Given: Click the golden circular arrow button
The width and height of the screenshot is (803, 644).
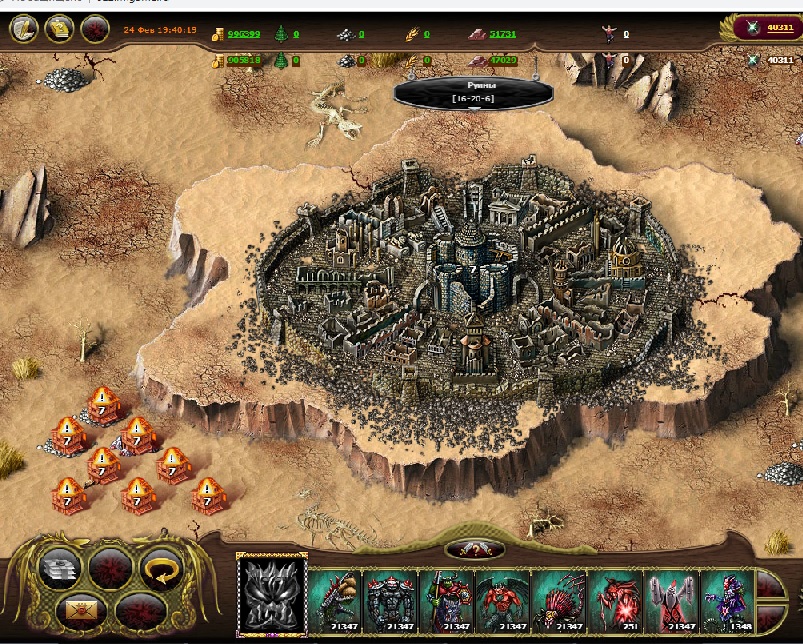Looking at the screenshot, I should tap(159, 569).
